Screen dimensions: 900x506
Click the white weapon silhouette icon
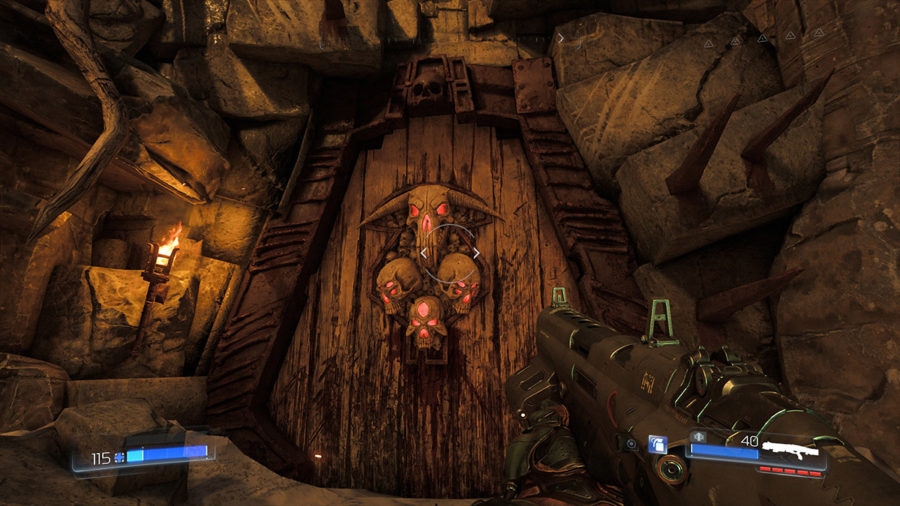tap(790, 449)
